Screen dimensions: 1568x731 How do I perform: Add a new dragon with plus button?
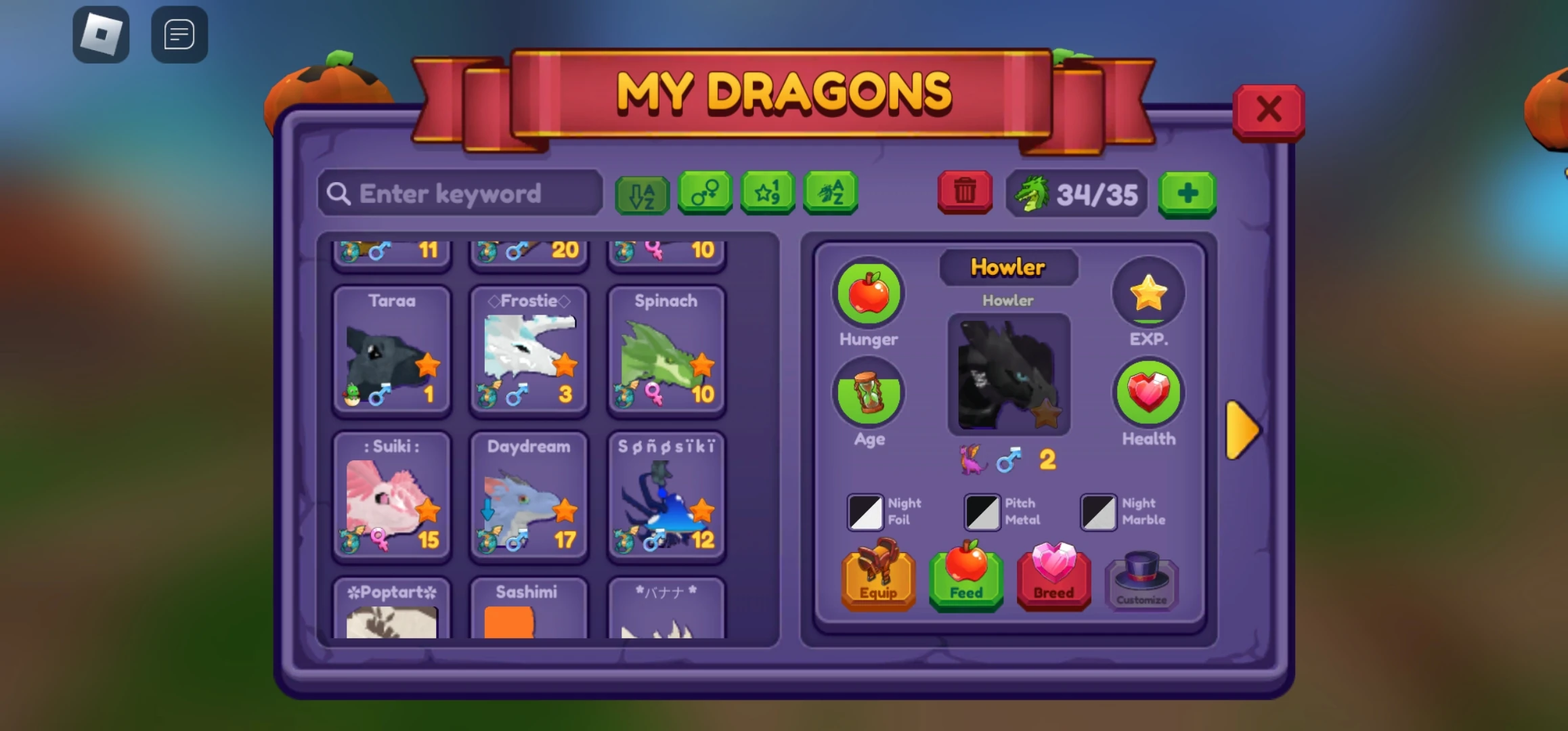pos(1187,194)
